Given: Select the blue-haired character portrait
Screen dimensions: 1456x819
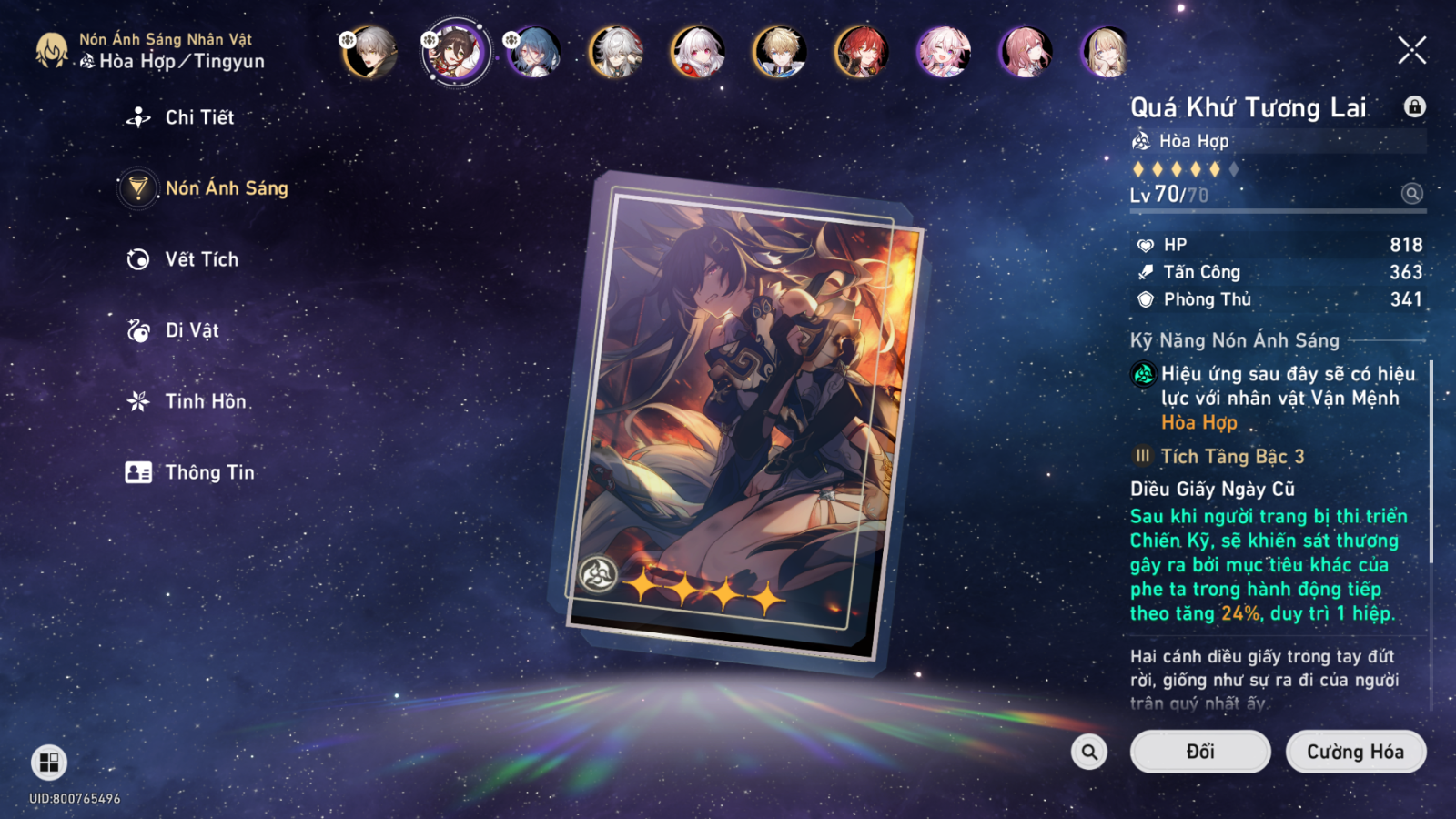Looking at the screenshot, I should point(535,52).
